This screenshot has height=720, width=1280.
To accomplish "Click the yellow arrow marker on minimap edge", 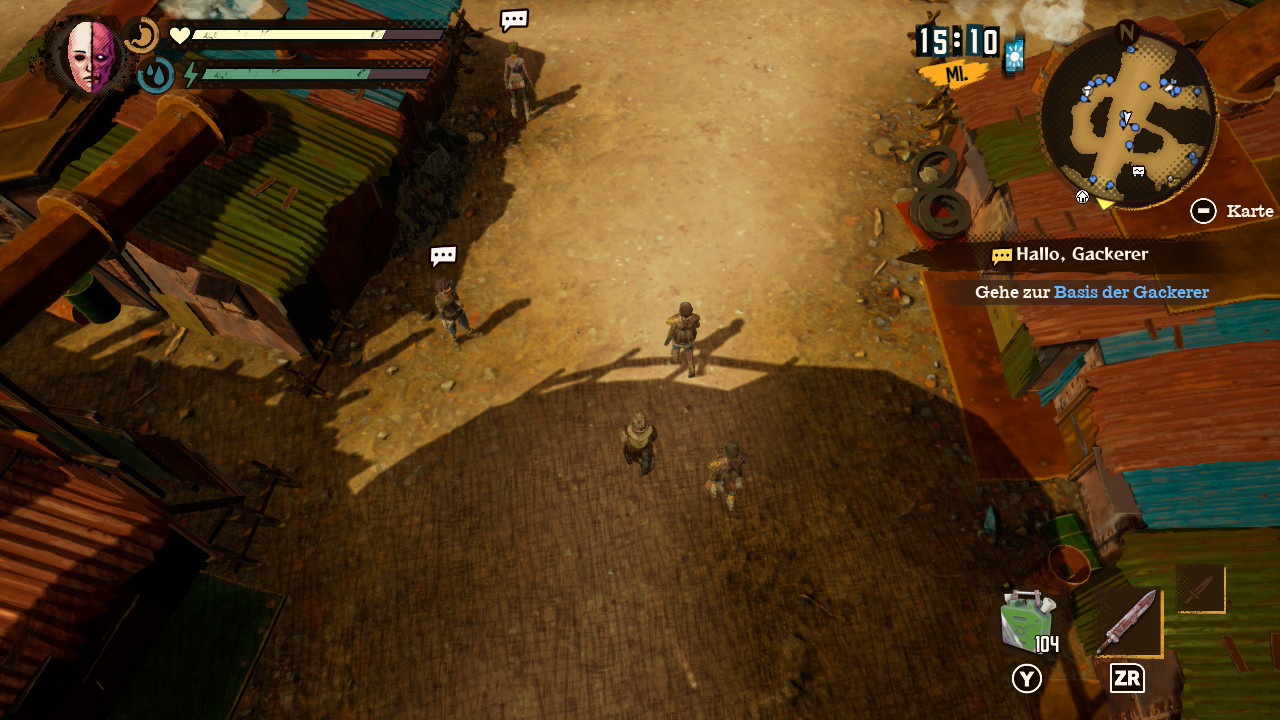I will 1105,204.
